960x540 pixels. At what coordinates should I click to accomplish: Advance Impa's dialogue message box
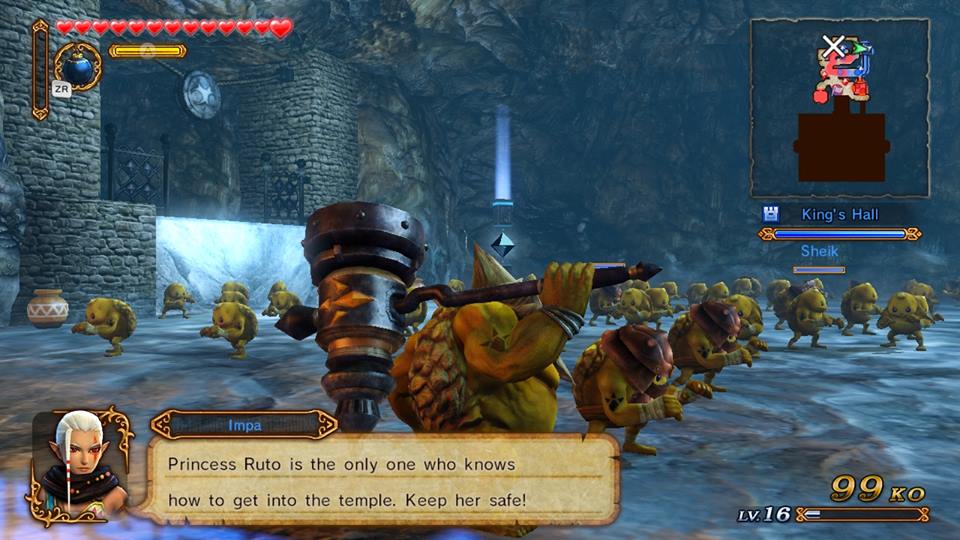(384, 478)
